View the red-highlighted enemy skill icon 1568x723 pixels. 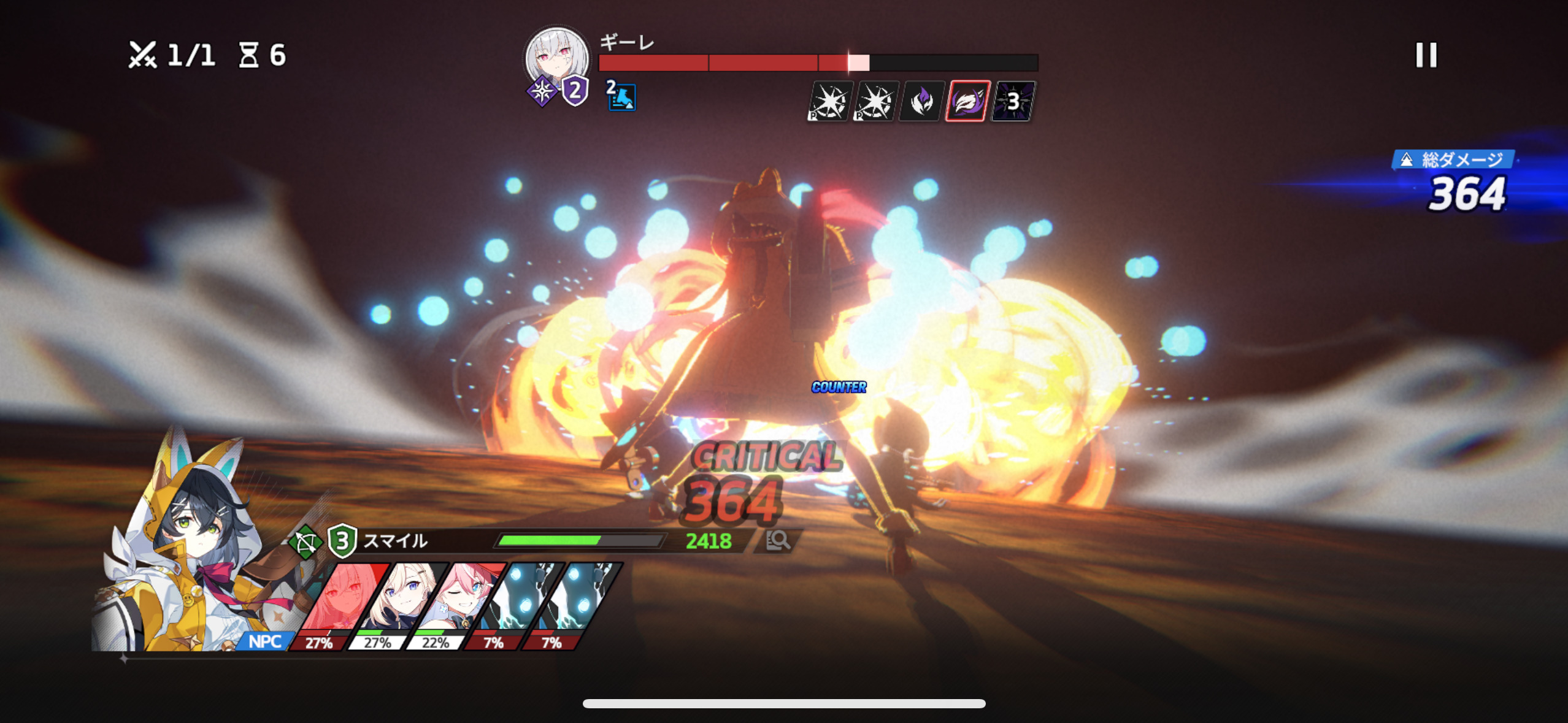coord(967,101)
